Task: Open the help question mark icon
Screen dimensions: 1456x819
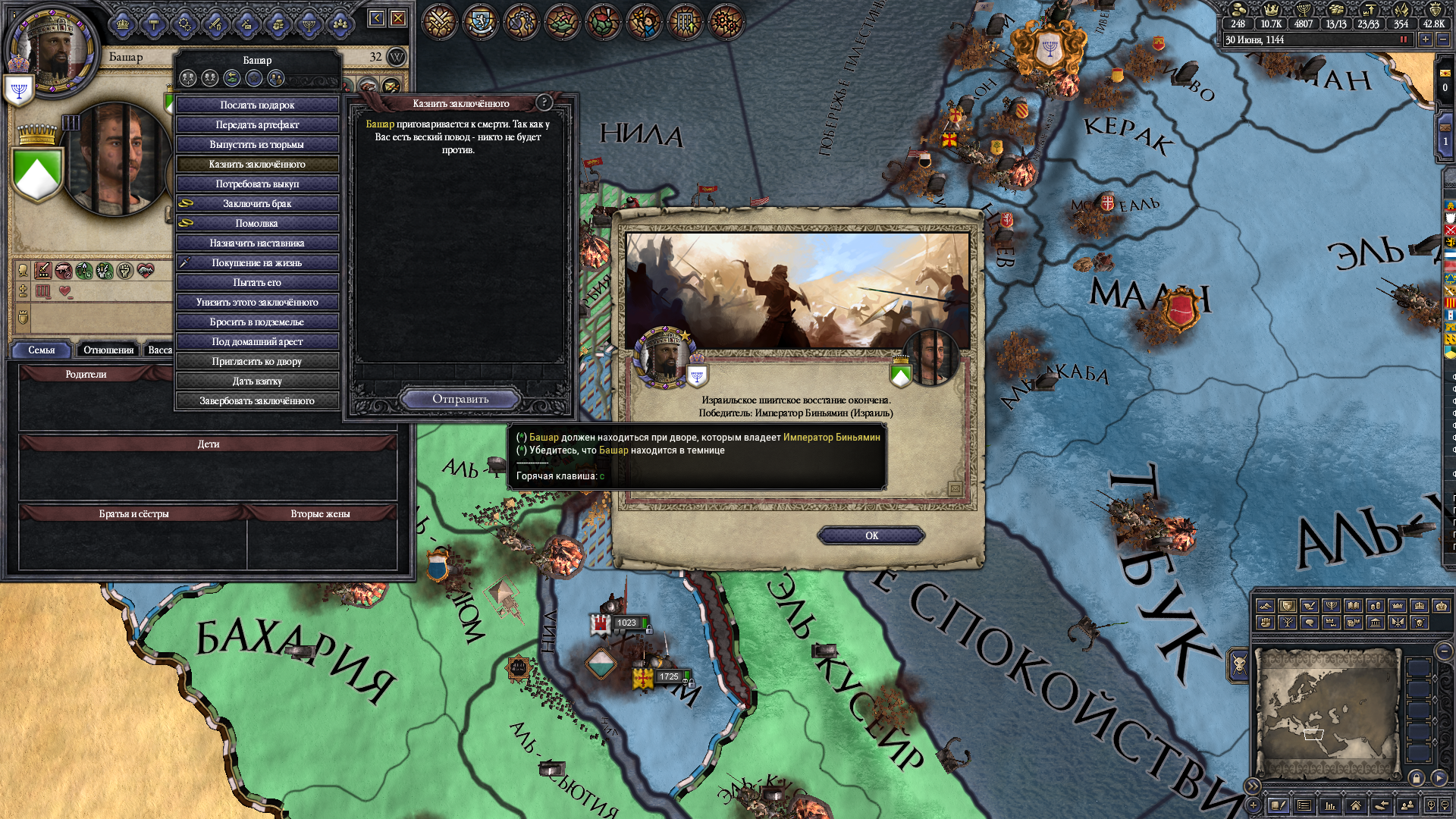Action: pyautogui.click(x=544, y=102)
